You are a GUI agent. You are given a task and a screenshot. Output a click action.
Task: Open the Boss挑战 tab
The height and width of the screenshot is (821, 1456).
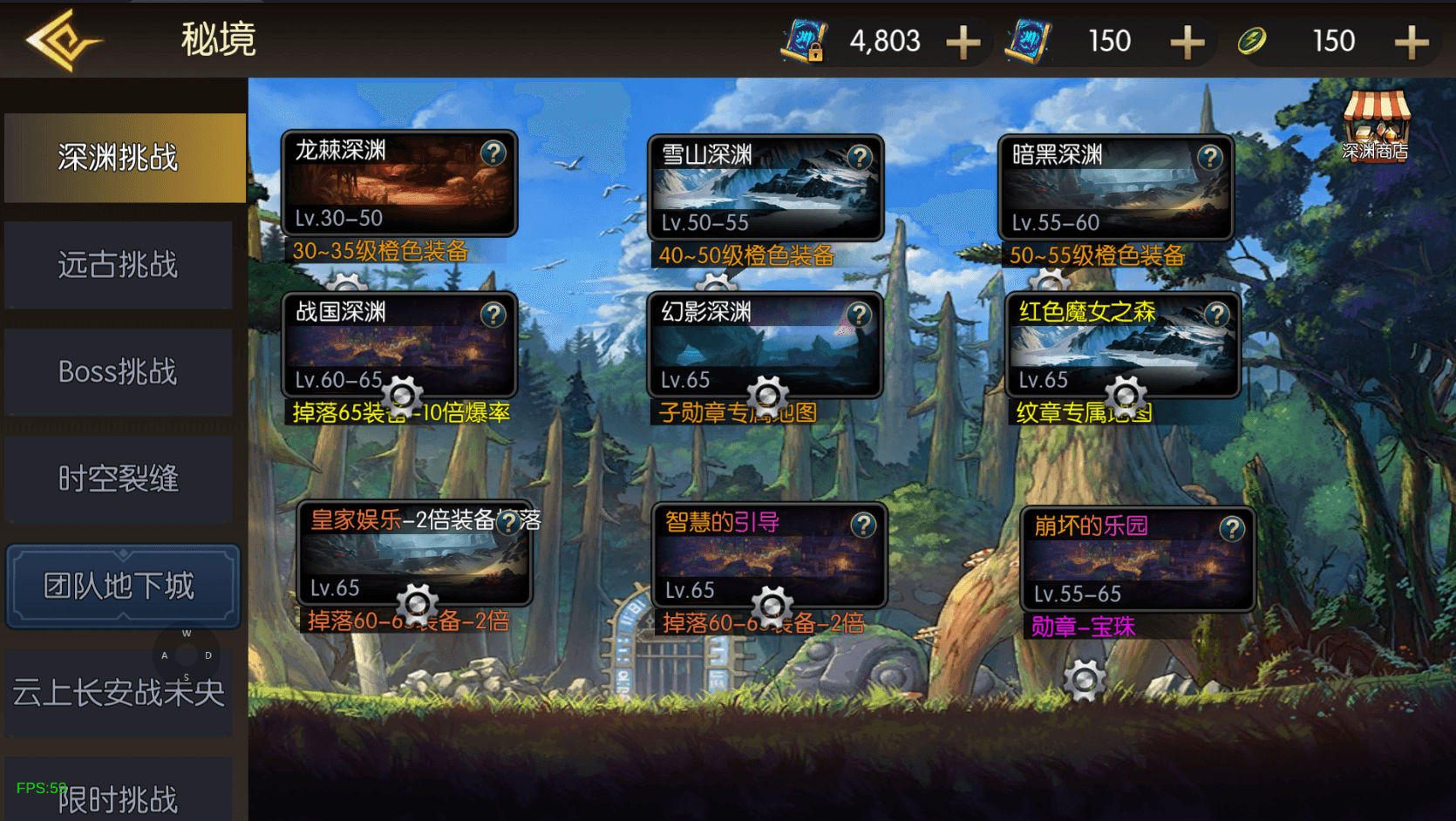(x=119, y=372)
